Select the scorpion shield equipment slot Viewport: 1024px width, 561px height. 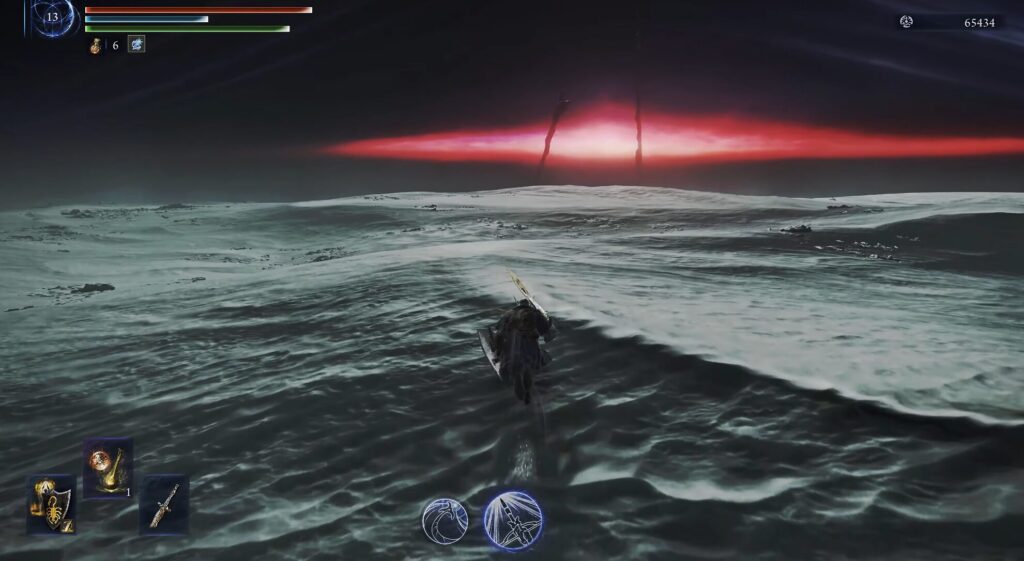tap(51, 504)
